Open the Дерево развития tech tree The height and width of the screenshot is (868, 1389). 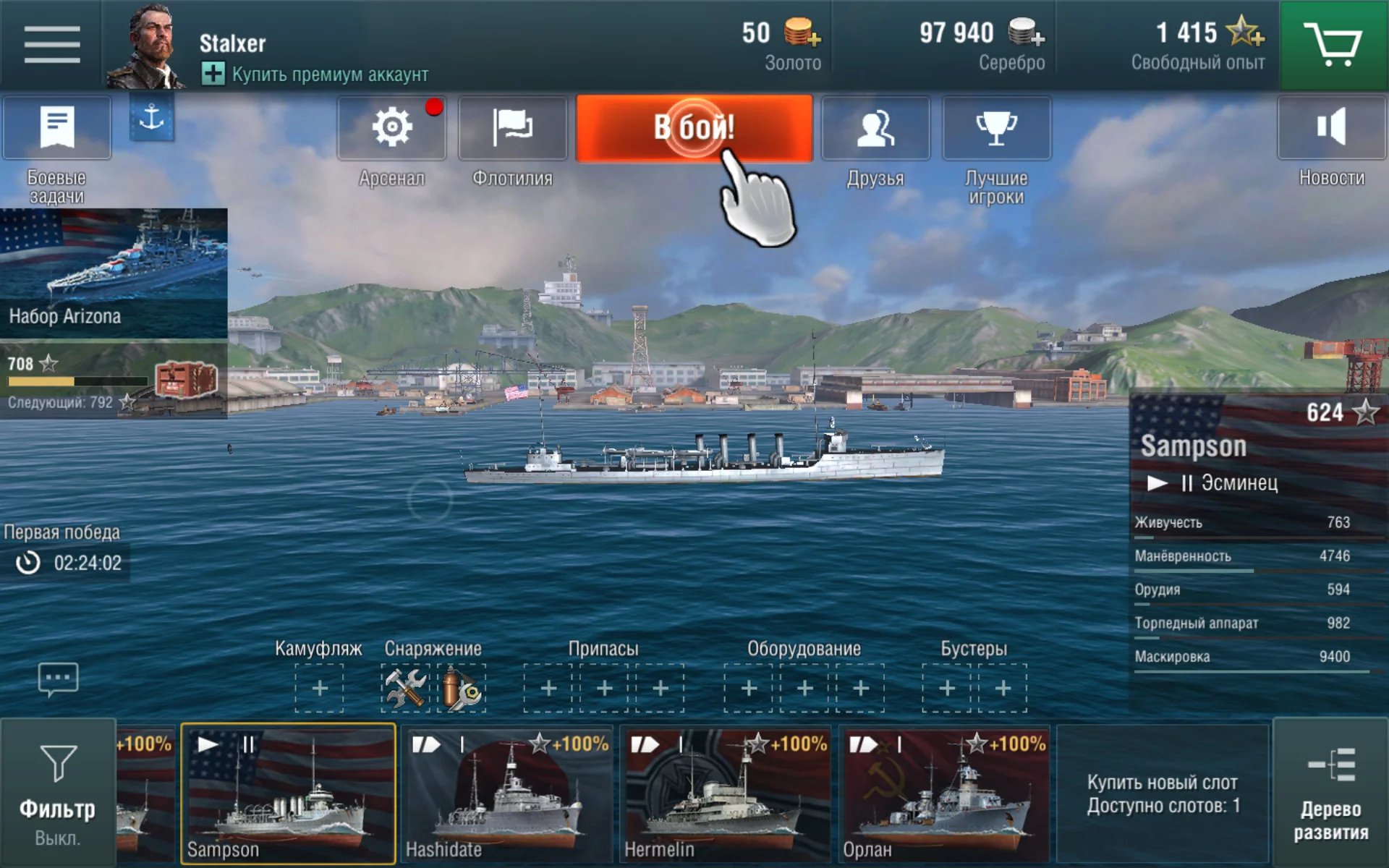tap(1330, 793)
